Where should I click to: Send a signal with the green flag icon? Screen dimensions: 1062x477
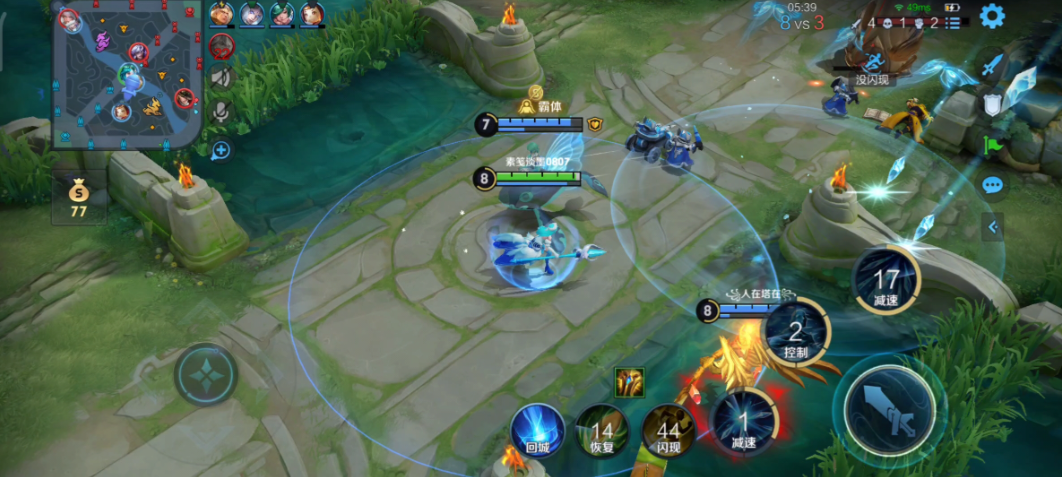pyautogui.click(x=992, y=145)
